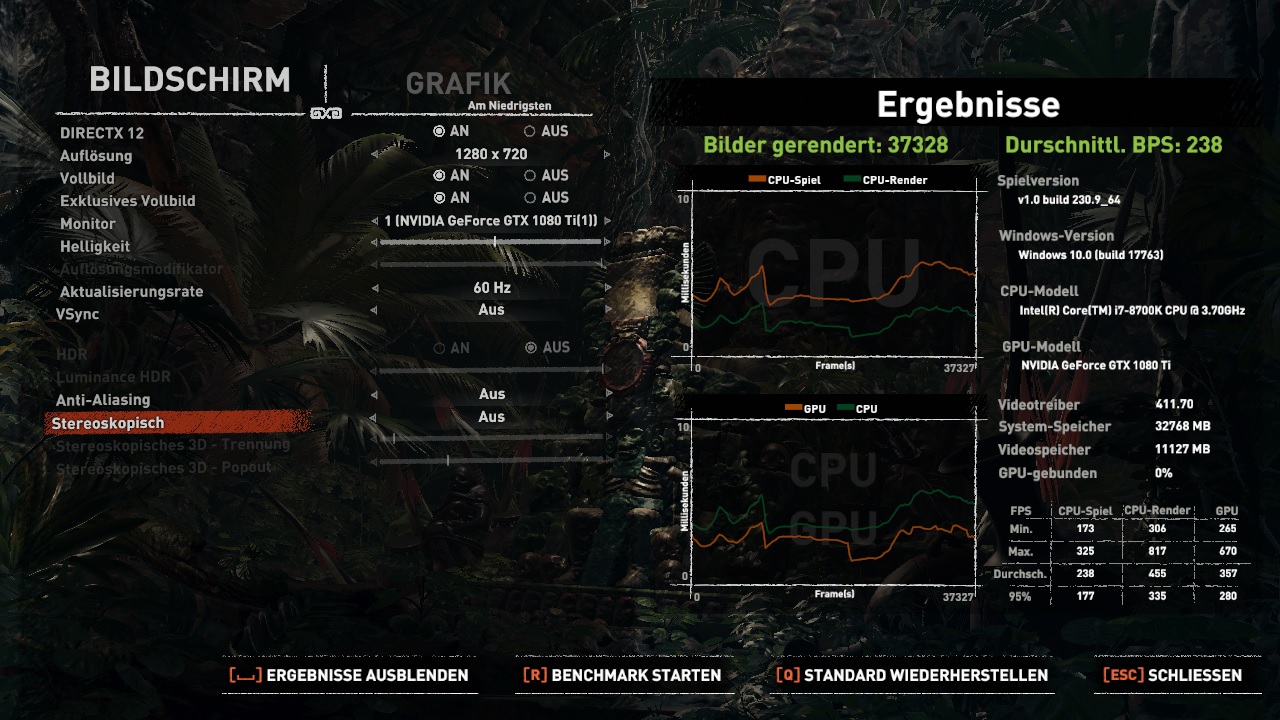Select AUS radio for DirectX 12
Screen dimensions: 1280x720
point(528,132)
